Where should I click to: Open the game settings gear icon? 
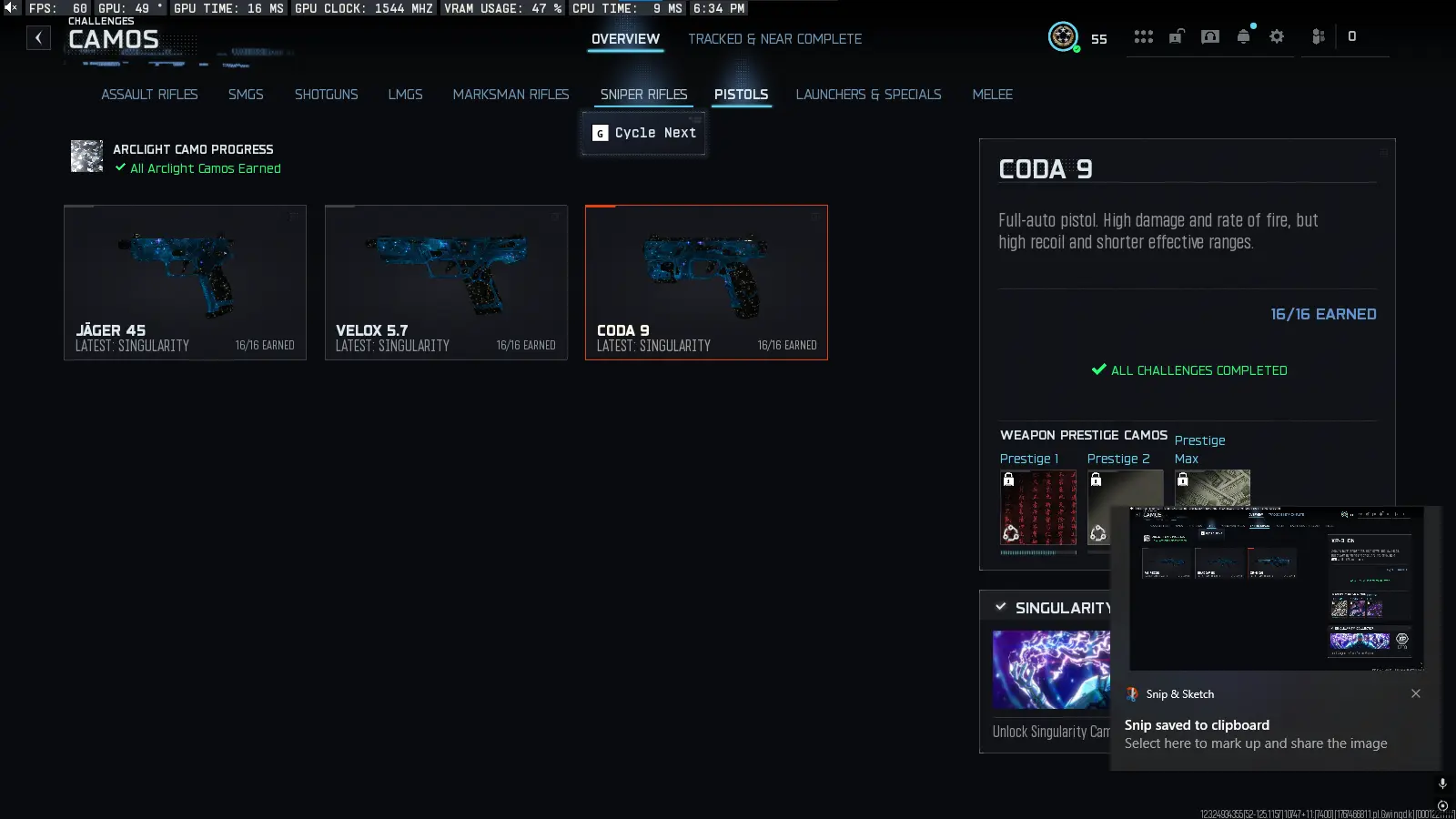(1277, 37)
